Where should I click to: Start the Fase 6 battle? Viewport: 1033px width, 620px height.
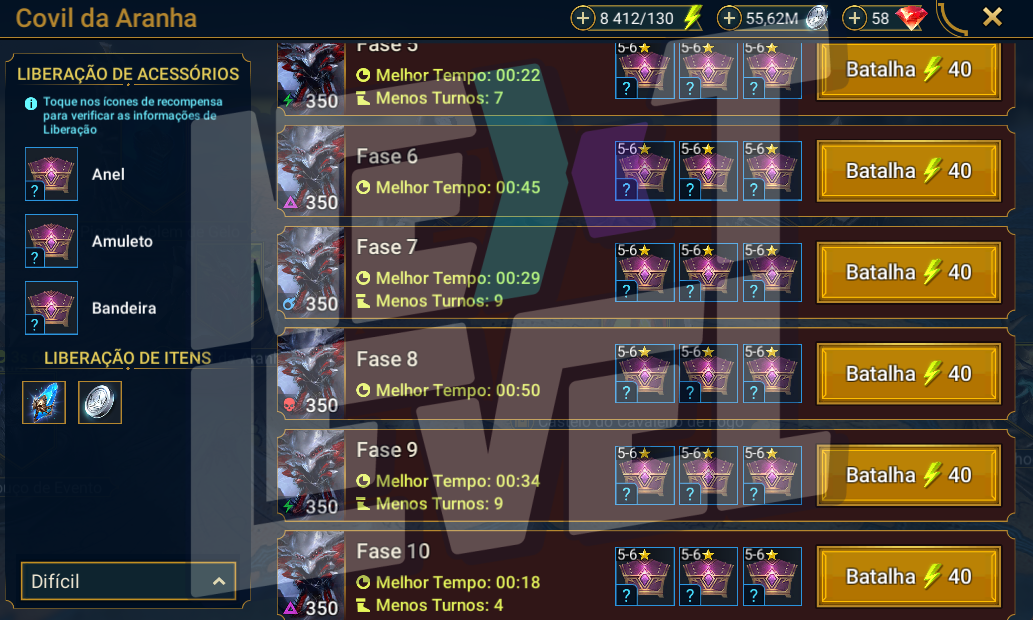(x=908, y=171)
